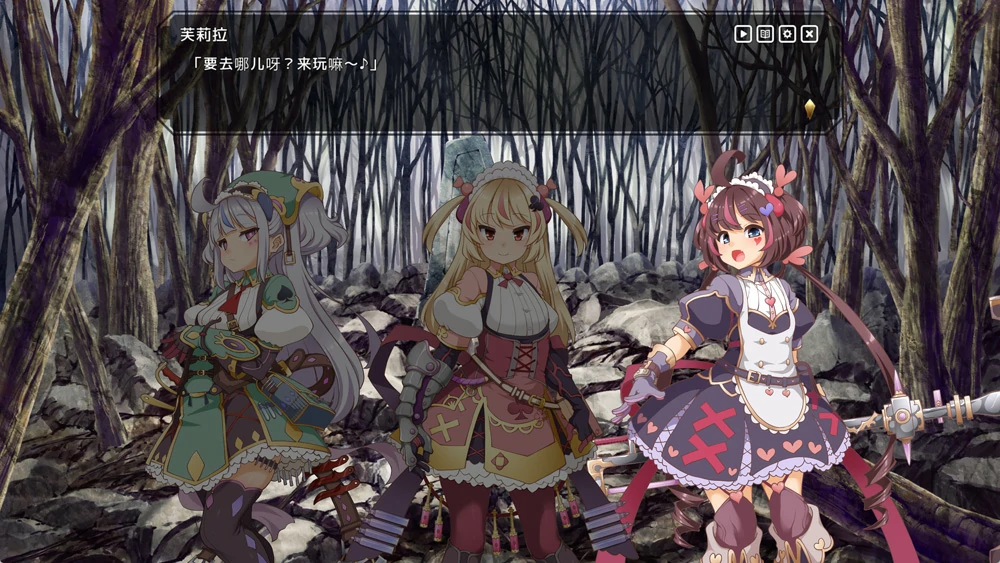This screenshot has width=1000, height=563.
Task: Open settings with the gear icon
Action: (787, 34)
